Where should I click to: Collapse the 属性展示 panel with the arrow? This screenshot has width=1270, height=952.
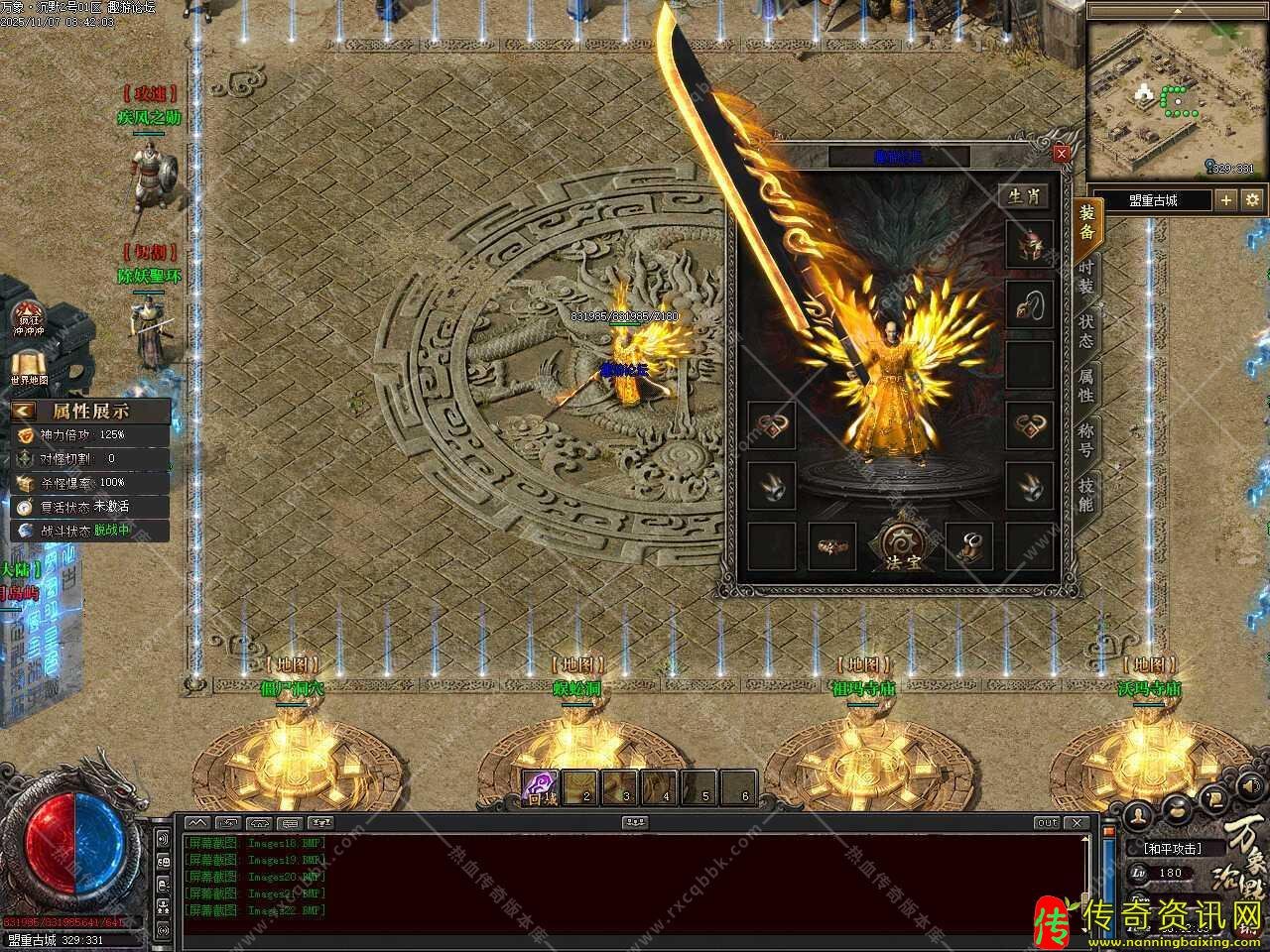25,411
